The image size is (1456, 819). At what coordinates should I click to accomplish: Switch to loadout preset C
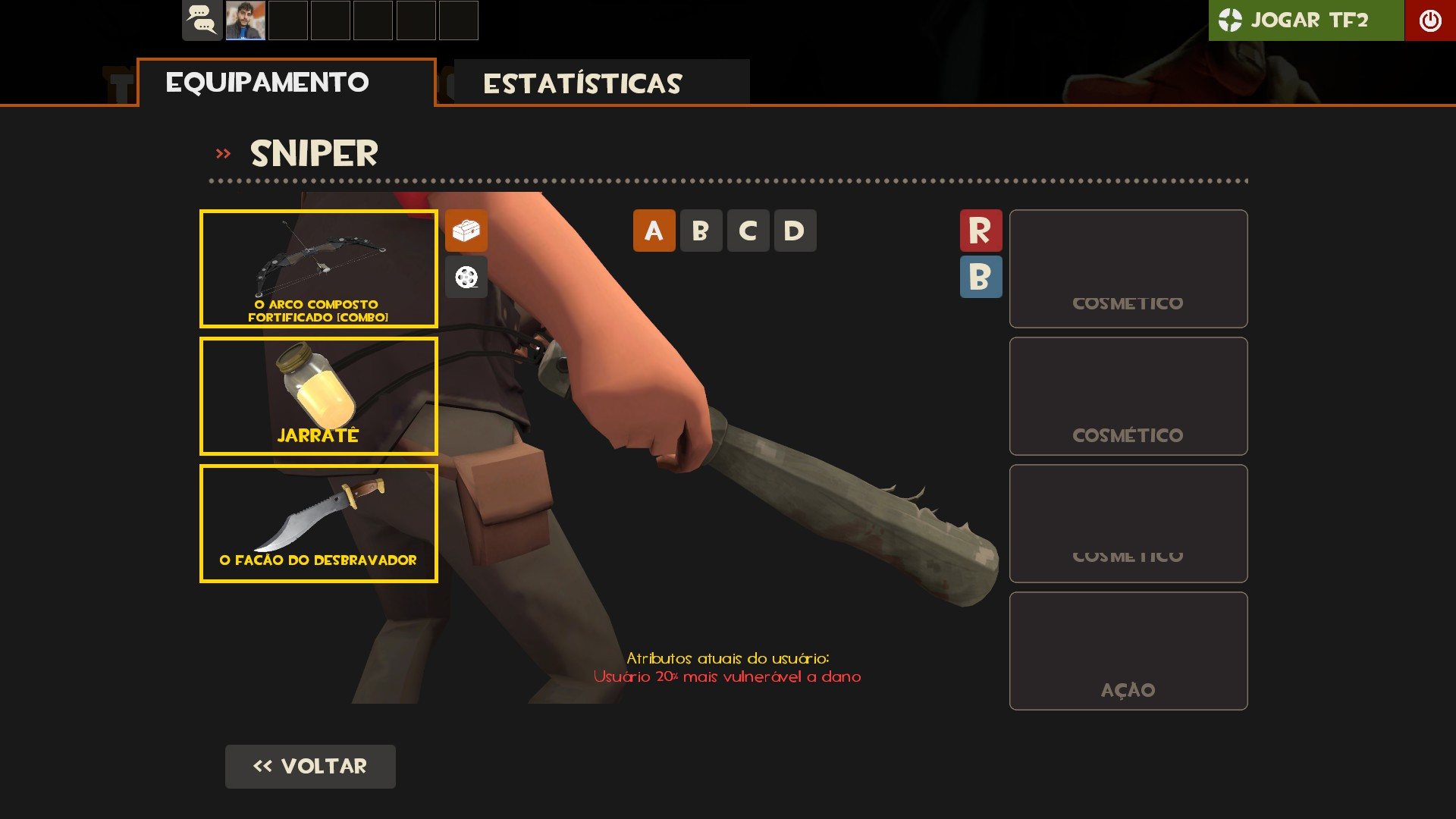748,231
